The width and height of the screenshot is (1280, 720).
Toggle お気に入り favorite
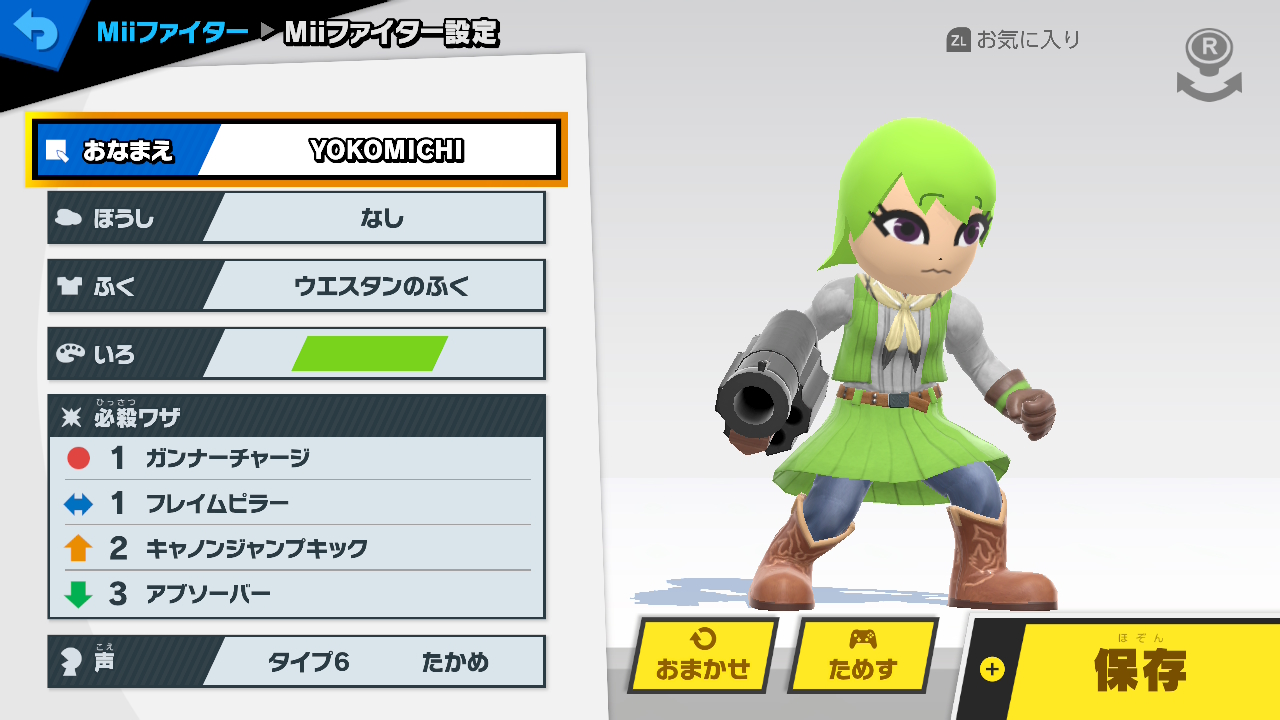pos(1014,40)
